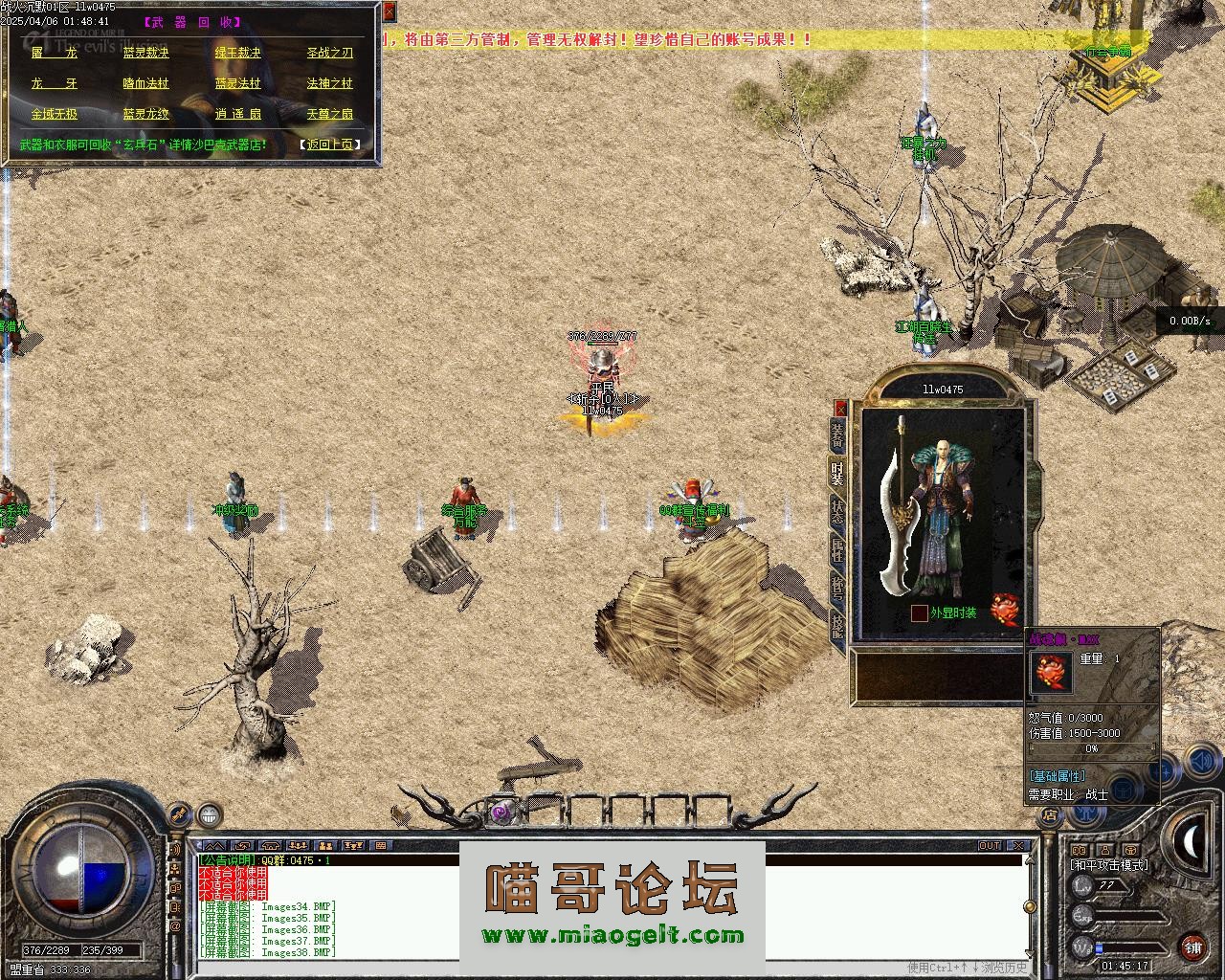Pick 法神之杖 in the weapon list
1225x980 pixels.
pyautogui.click(x=329, y=84)
